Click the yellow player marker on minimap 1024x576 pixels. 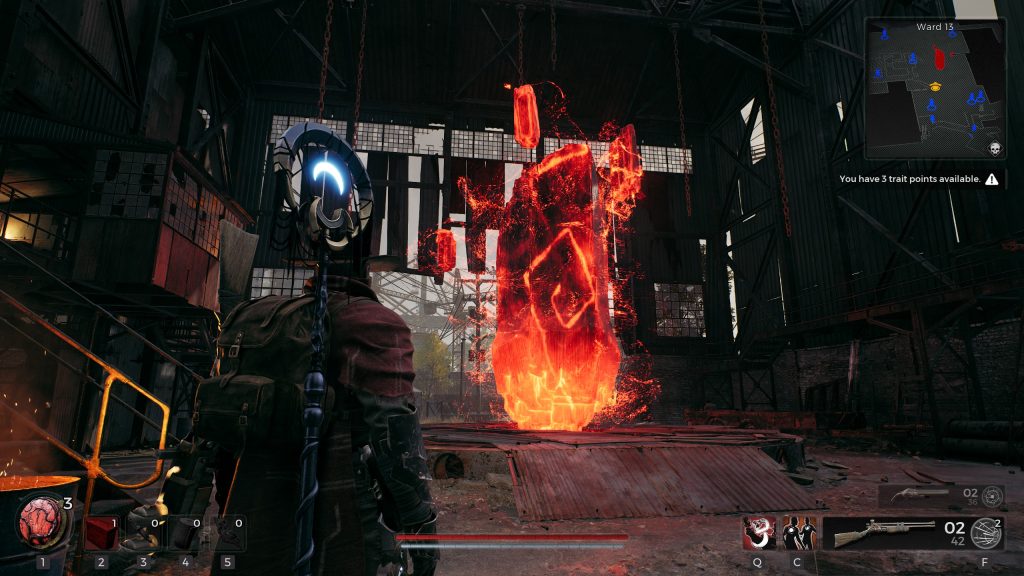935,87
